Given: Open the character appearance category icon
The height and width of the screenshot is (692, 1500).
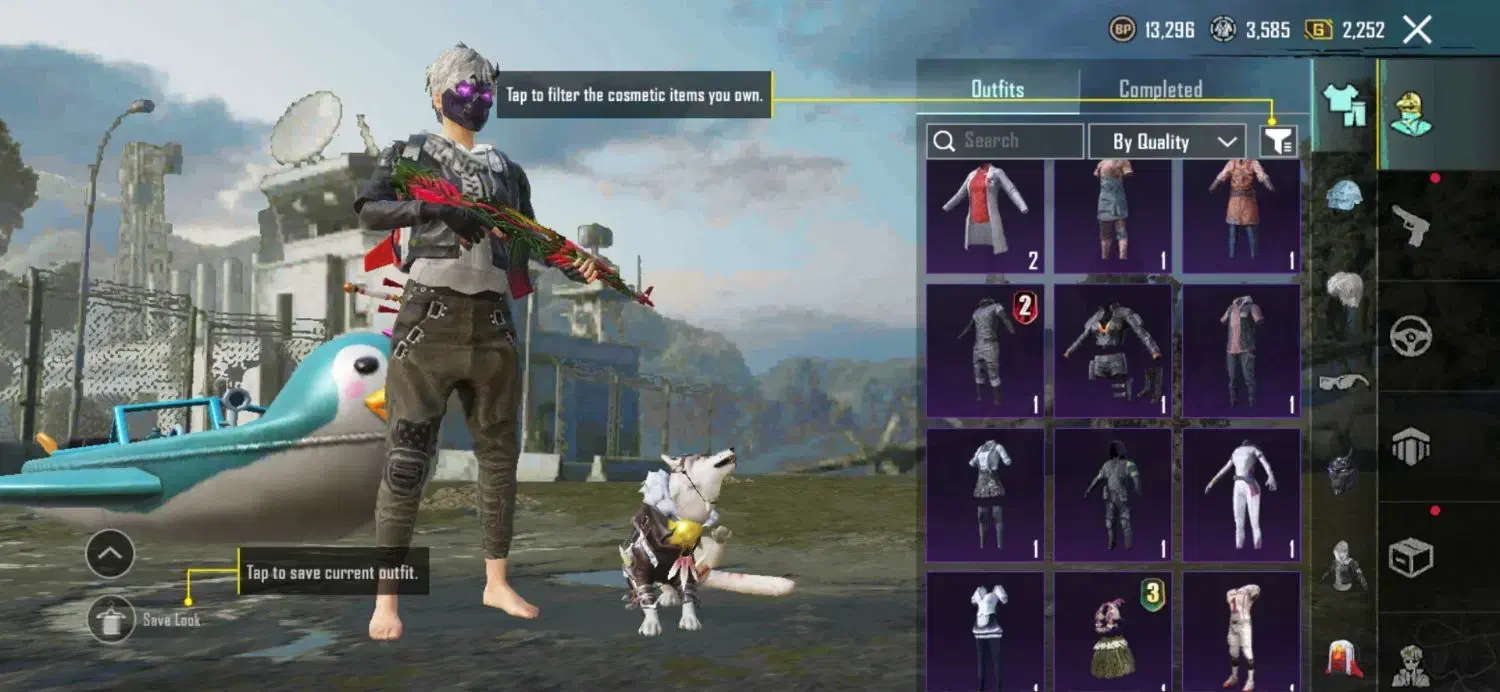Looking at the screenshot, I should (x=1411, y=114).
